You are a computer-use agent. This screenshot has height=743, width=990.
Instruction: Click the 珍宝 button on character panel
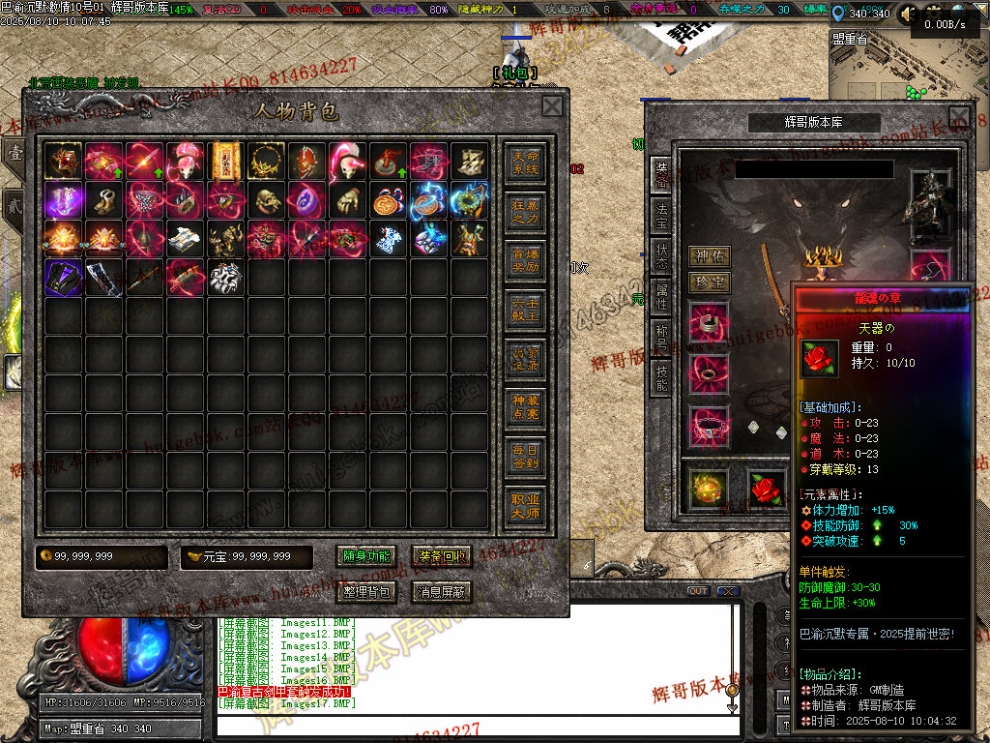click(708, 281)
